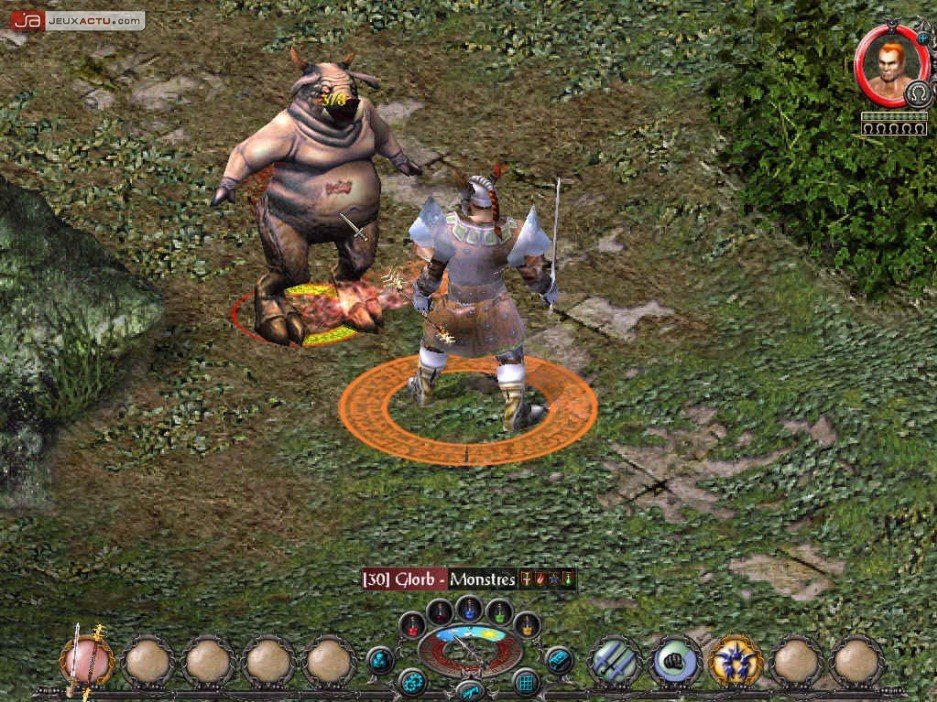Click the cyan pistol-shaped button at bottom center
This screenshot has width=937, height=702.
pyautogui.click(x=469, y=690)
